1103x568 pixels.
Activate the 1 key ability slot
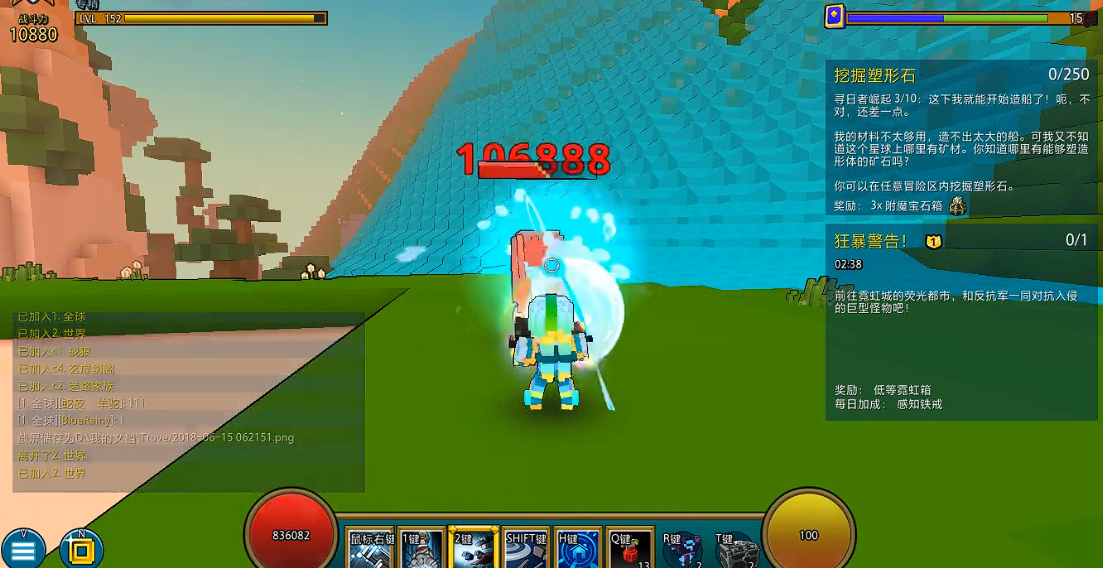click(421, 549)
